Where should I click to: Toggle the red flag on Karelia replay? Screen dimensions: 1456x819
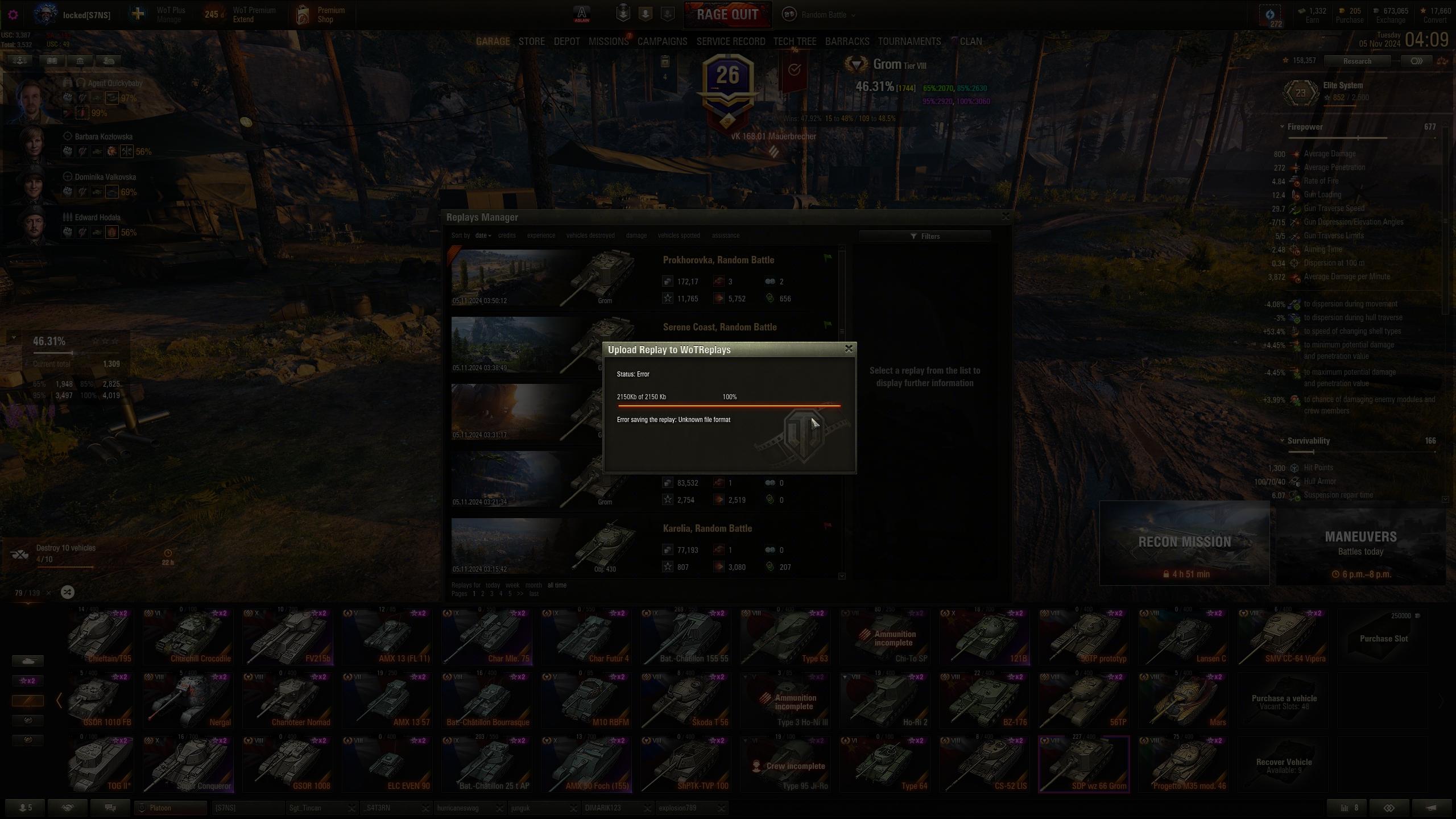coord(828,526)
